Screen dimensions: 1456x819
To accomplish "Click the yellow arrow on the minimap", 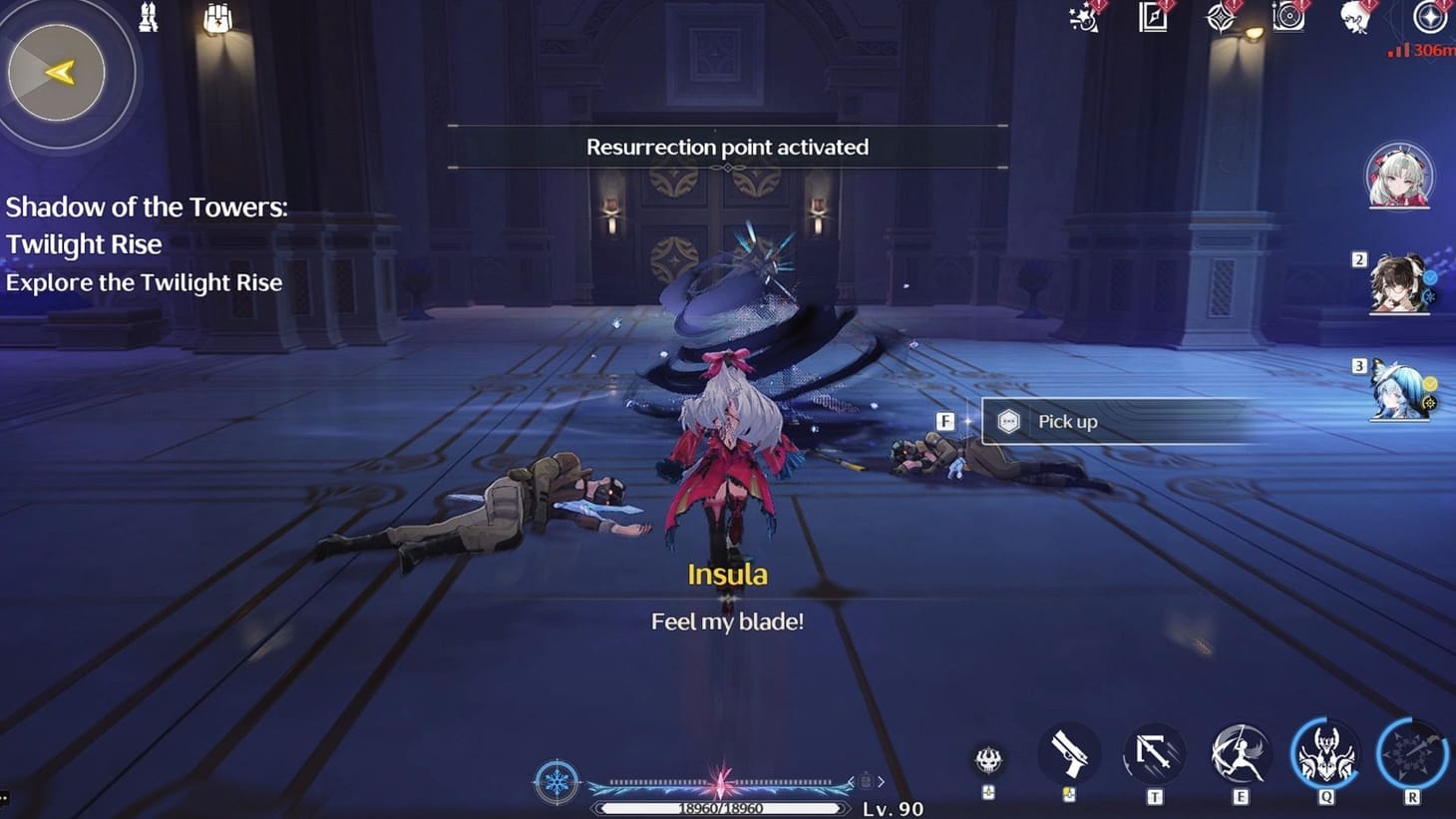I will 62,70.
